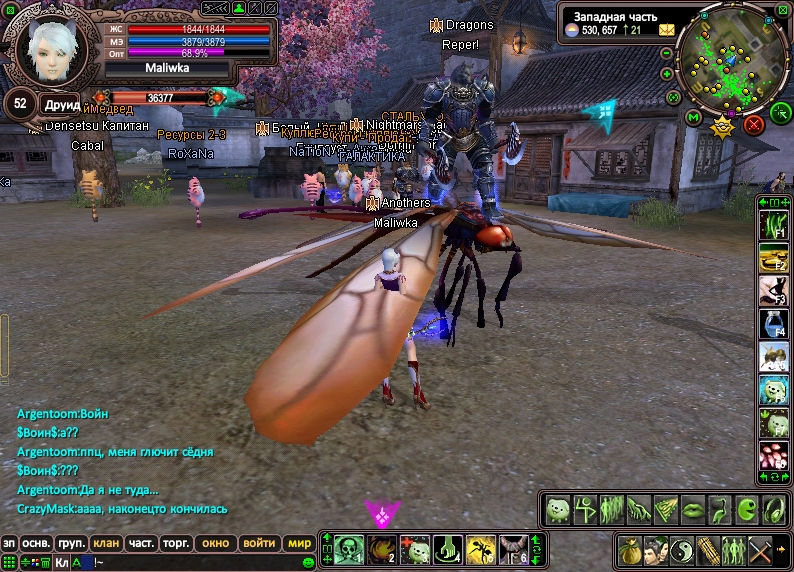The height and width of the screenshot is (572, 794).
Task: Open the груп. chat channel tab
Action: pos(70,544)
